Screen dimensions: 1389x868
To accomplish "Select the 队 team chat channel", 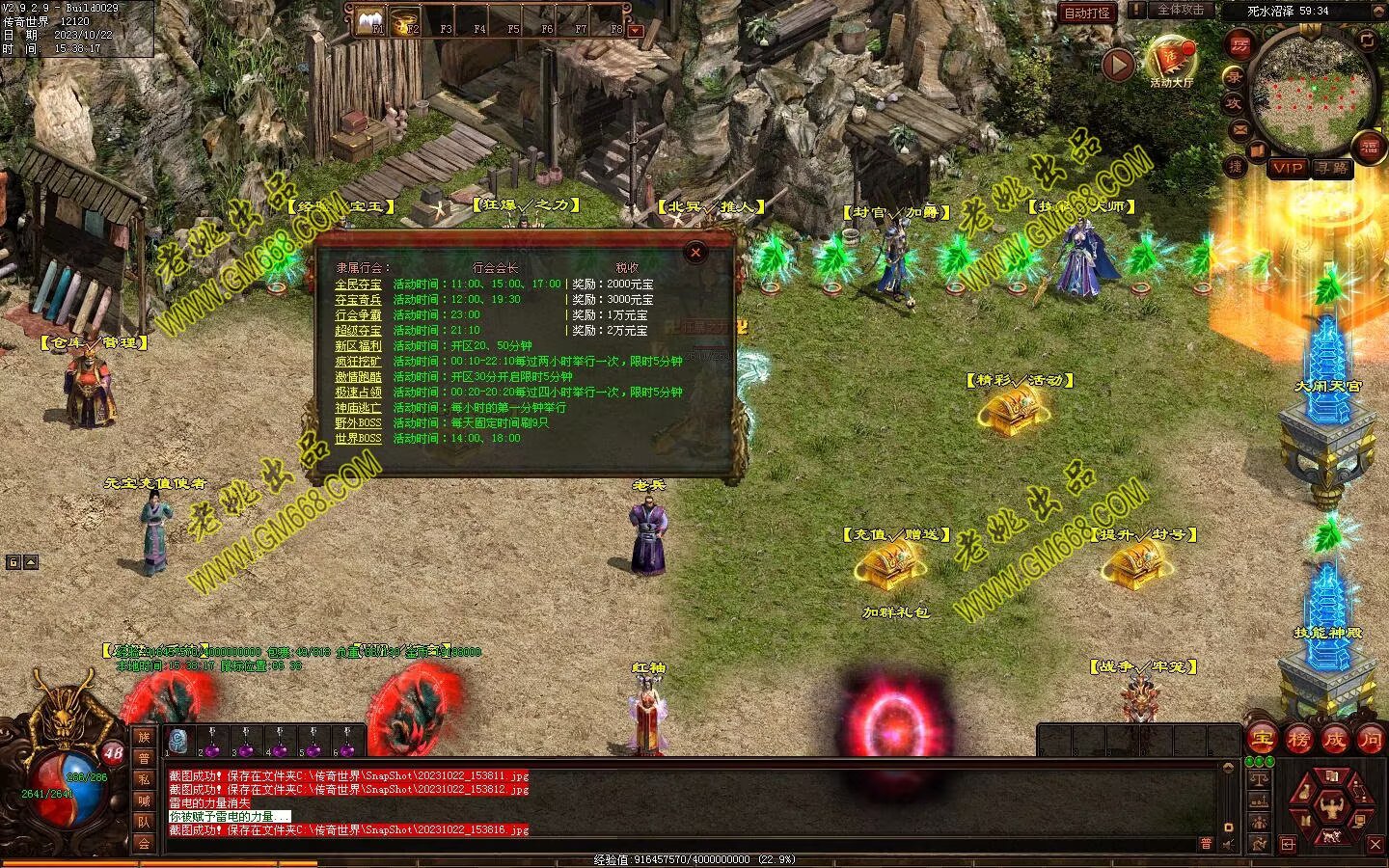I will (x=144, y=822).
